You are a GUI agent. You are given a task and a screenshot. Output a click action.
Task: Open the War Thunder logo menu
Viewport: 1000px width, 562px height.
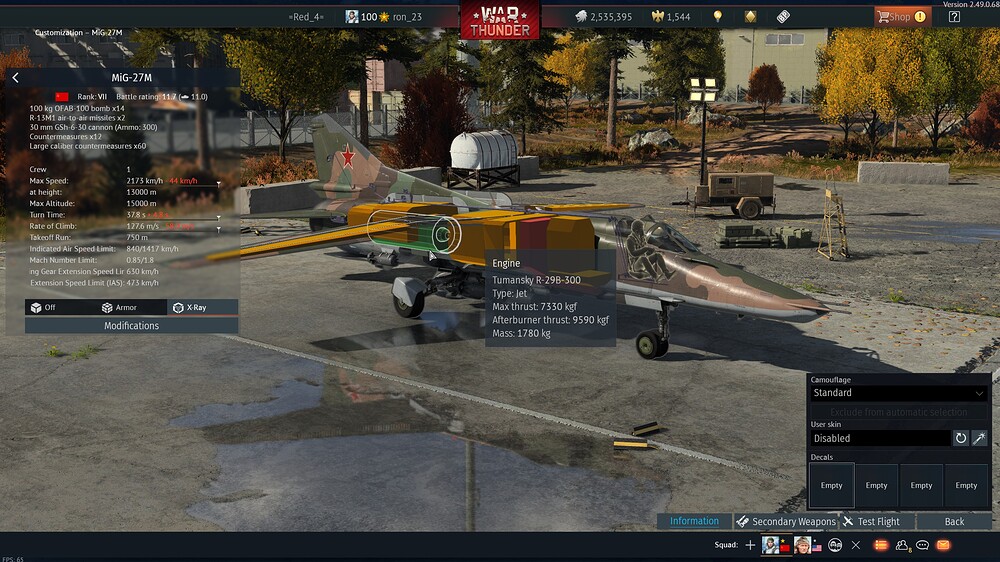pos(499,19)
